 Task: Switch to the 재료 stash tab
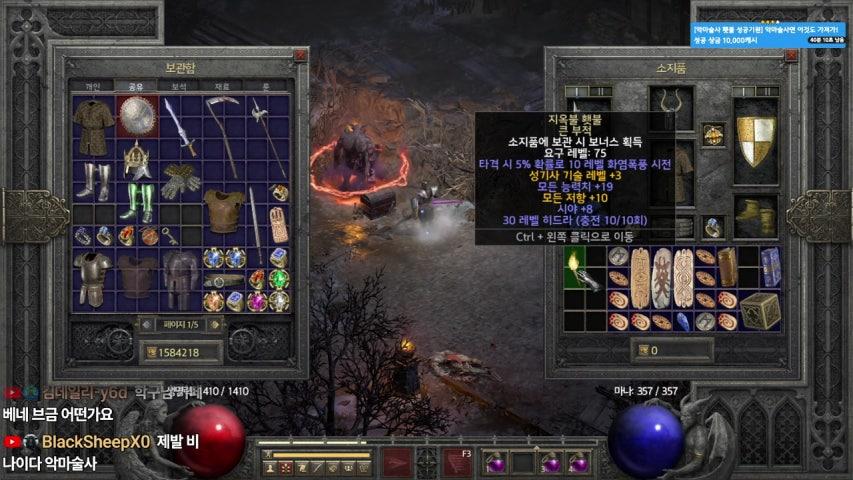(x=222, y=86)
